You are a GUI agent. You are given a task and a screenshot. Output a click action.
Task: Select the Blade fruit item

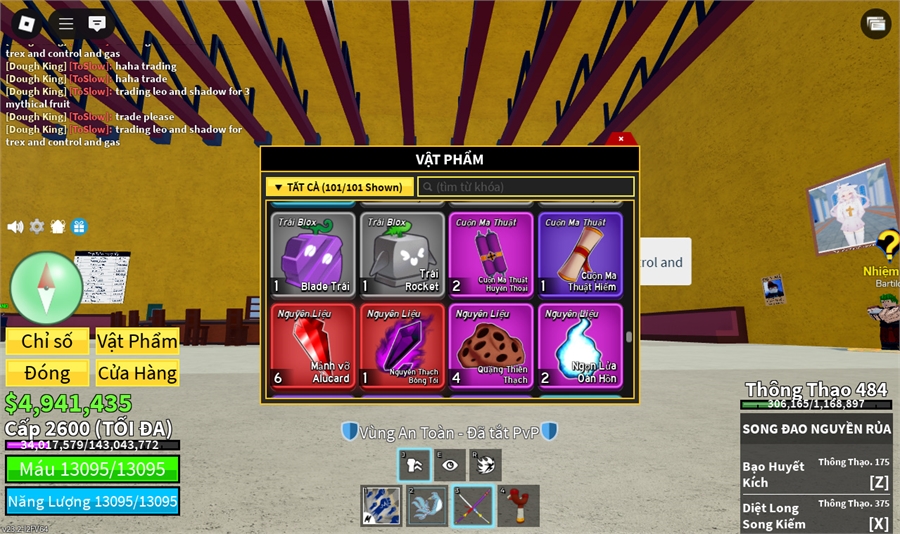[x=313, y=254]
